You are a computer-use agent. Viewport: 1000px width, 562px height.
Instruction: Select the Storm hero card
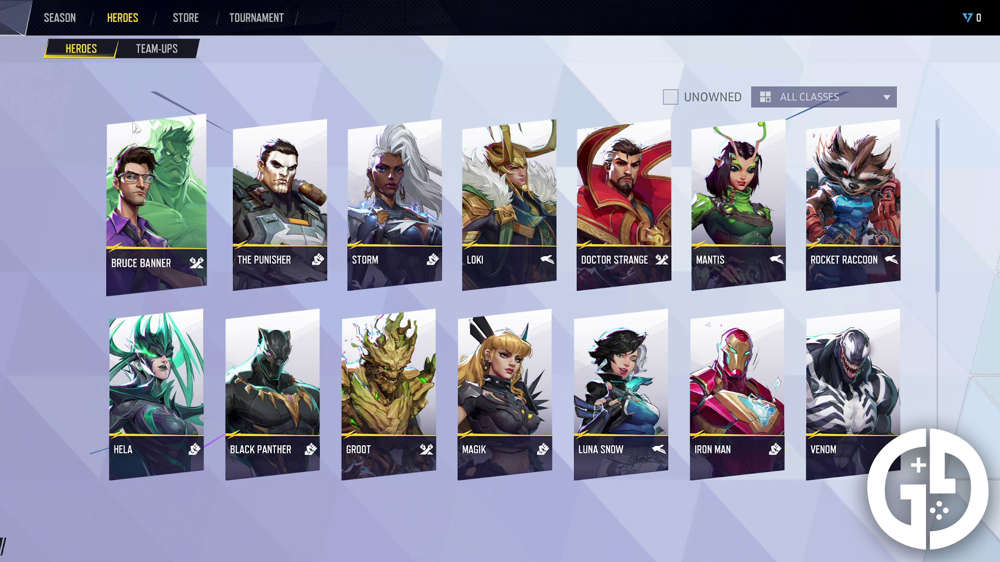click(x=394, y=205)
